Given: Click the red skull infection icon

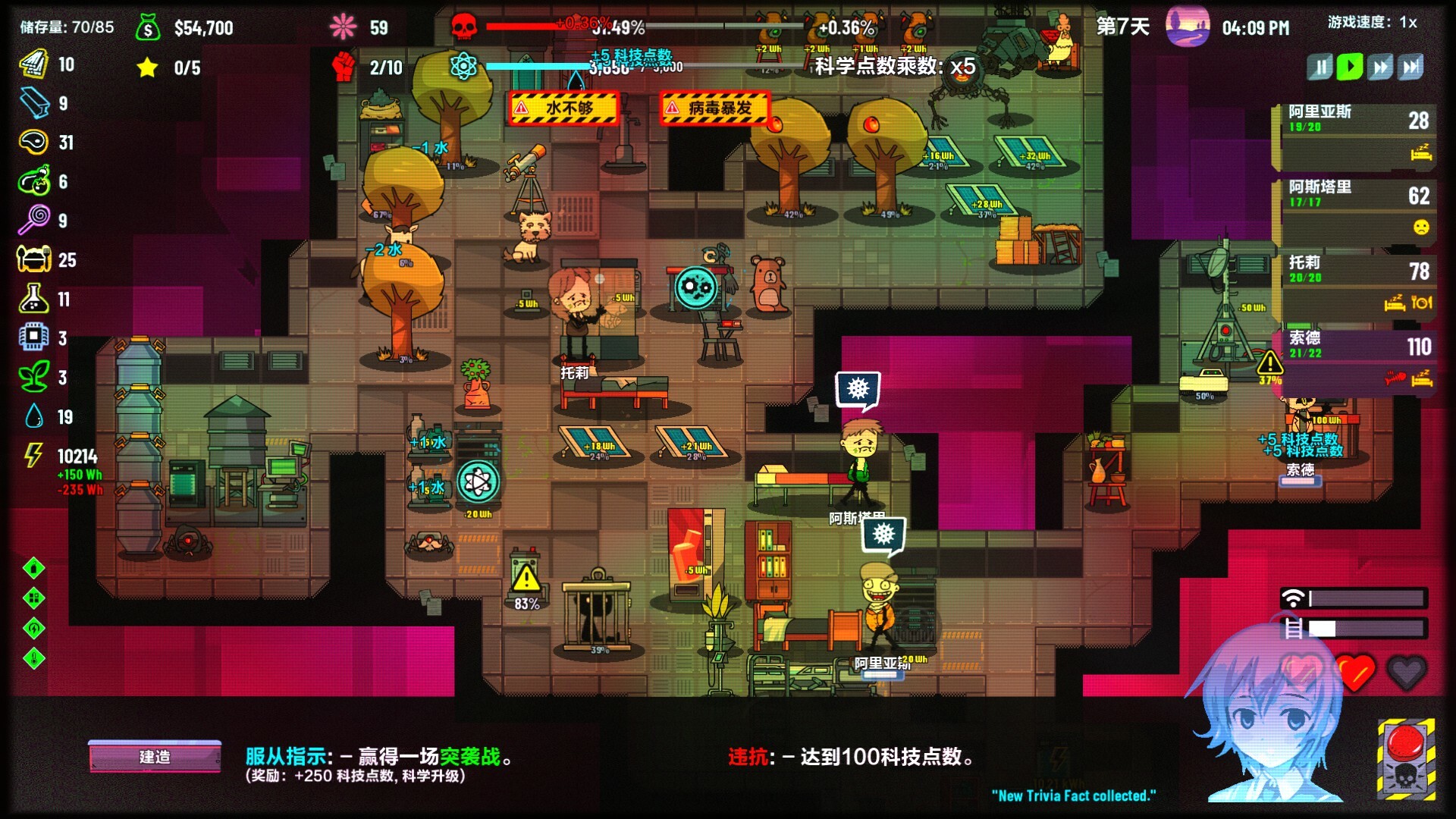Looking at the screenshot, I should tap(463, 24).
